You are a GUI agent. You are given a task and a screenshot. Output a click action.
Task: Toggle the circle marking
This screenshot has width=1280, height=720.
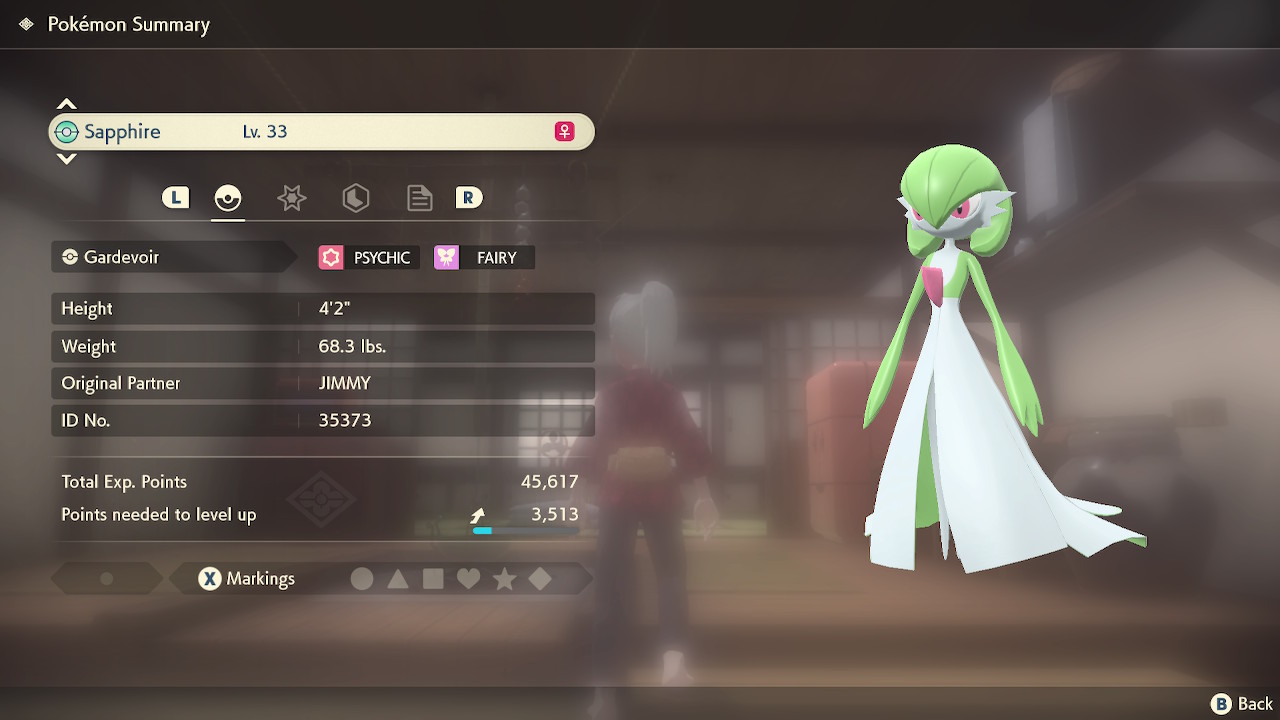coord(362,579)
